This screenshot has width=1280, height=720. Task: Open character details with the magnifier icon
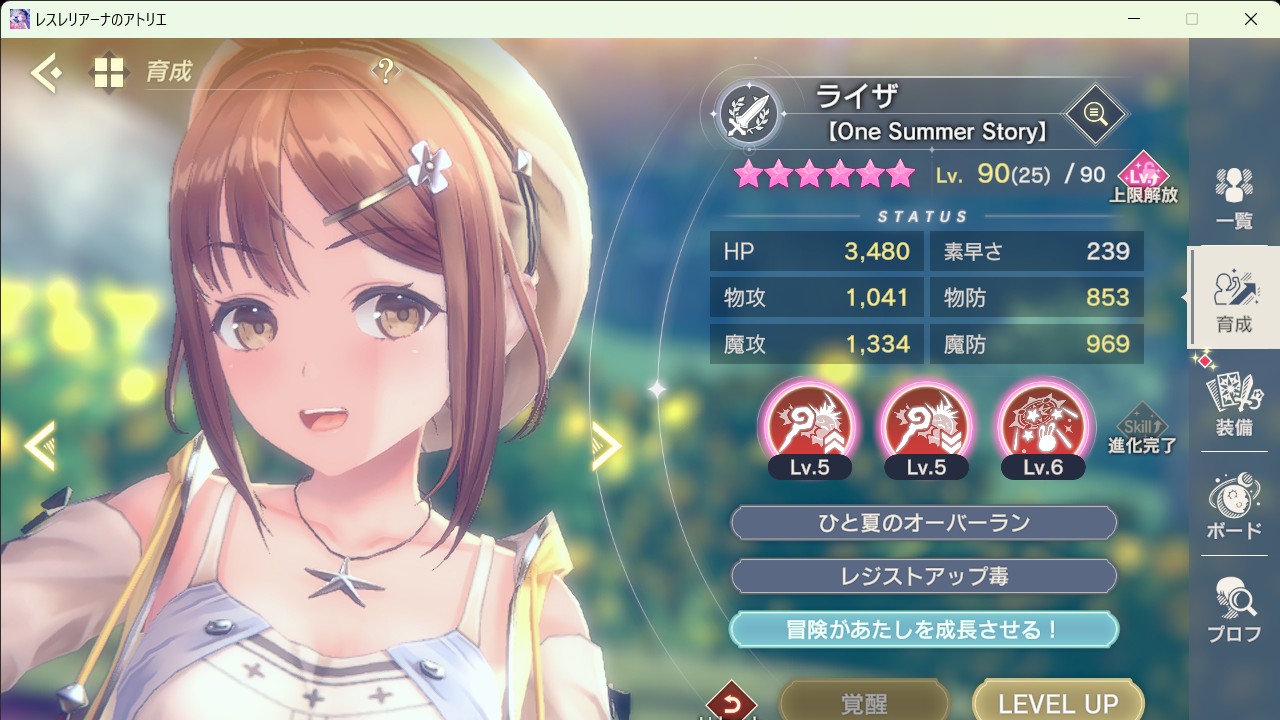(x=1095, y=114)
